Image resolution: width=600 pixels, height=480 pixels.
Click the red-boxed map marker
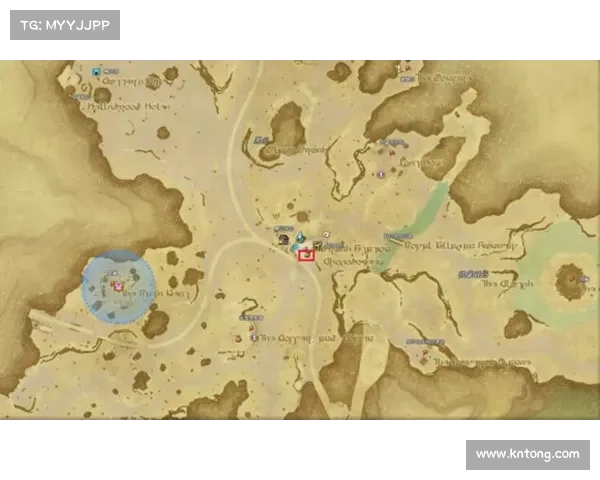click(x=306, y=254)
